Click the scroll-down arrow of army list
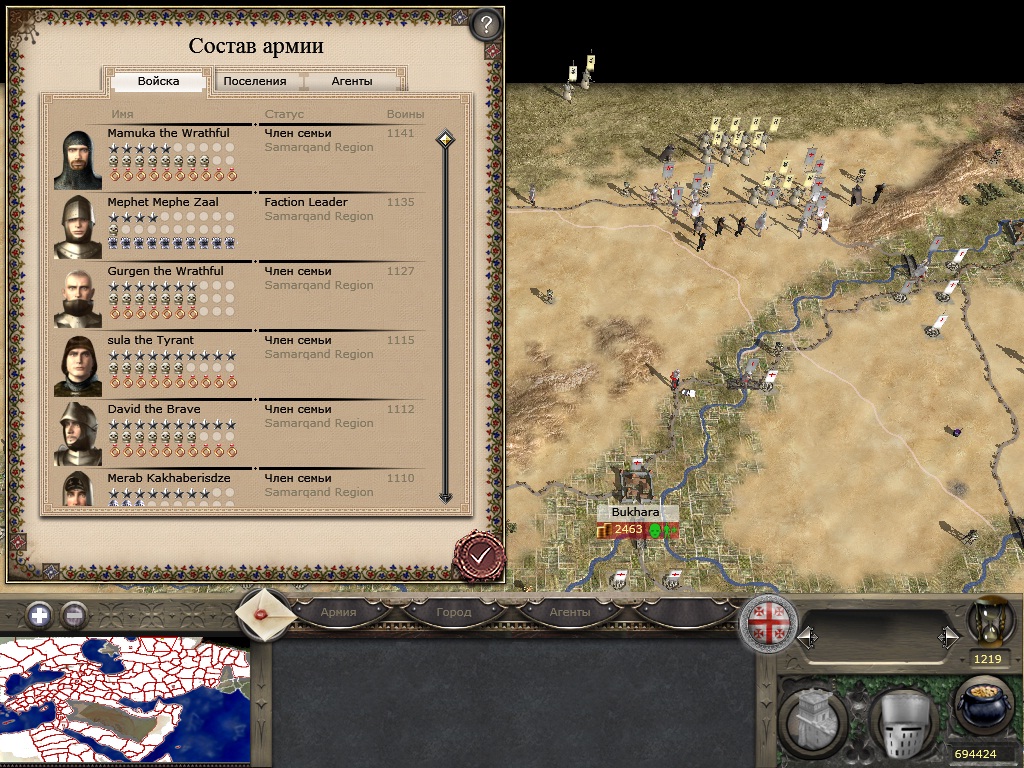This screenshot has height=768, width=1024. [446, 497]
